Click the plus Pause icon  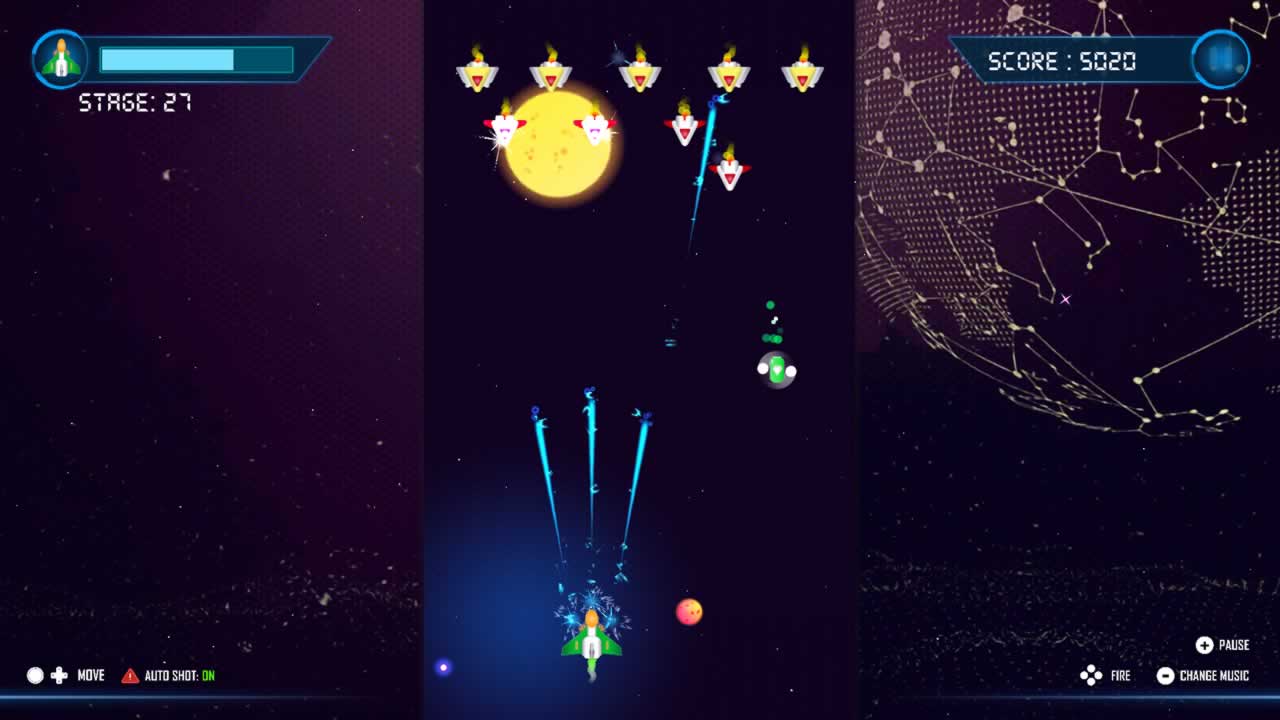1203,645
